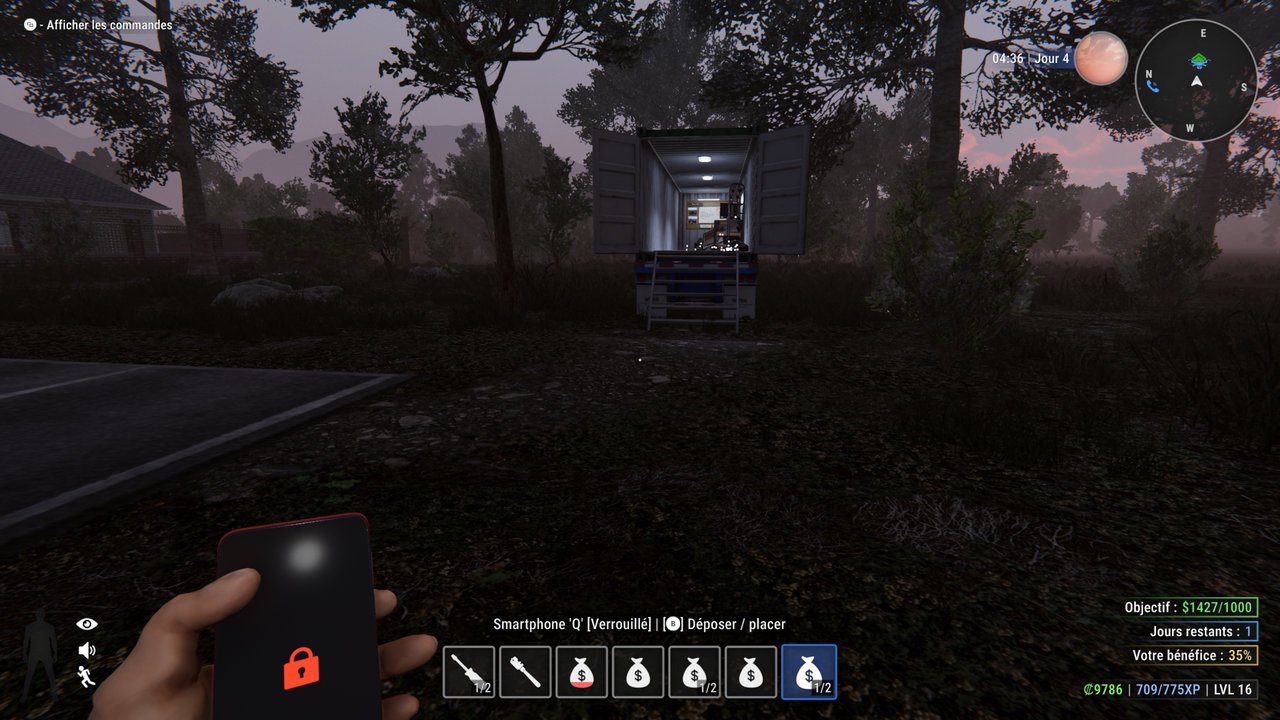This screenshot has width=1280, height=720.
Task: Click the highlighted blue money bag slot
Action: 808,671
